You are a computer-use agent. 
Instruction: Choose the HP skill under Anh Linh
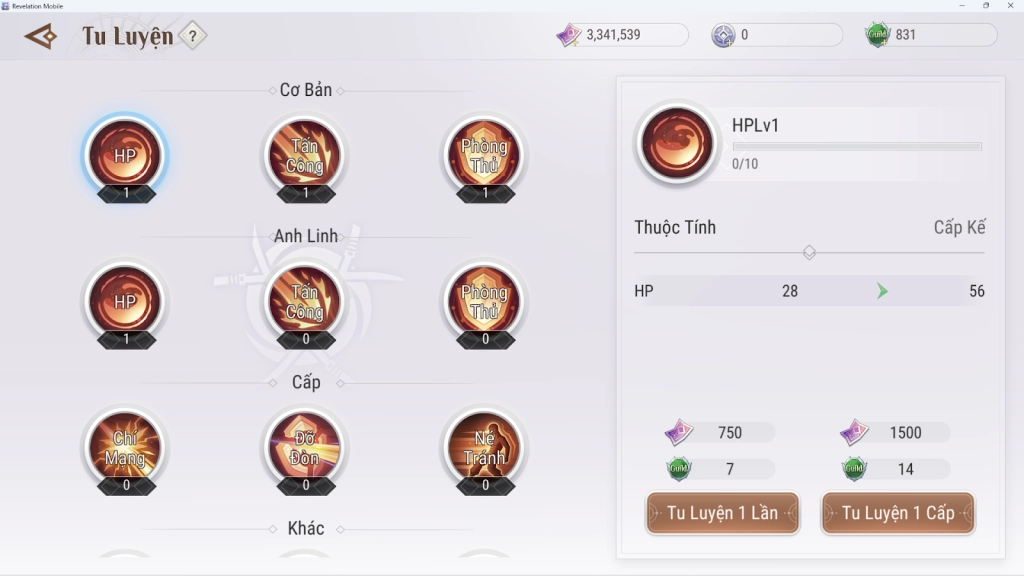click(x=125, y=302)
